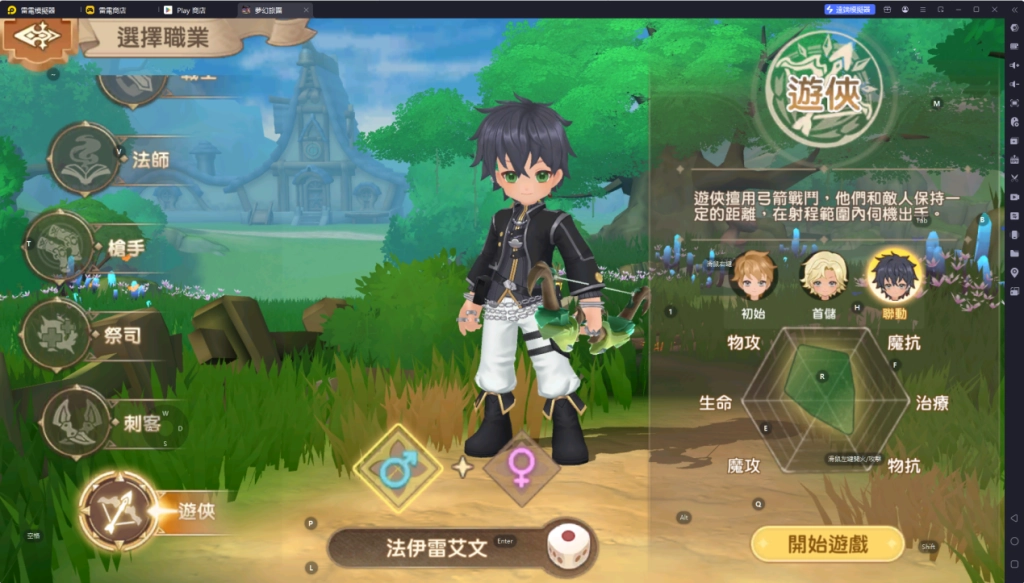
Task: Switch to the female gender symbol
Action: [521, 466]
